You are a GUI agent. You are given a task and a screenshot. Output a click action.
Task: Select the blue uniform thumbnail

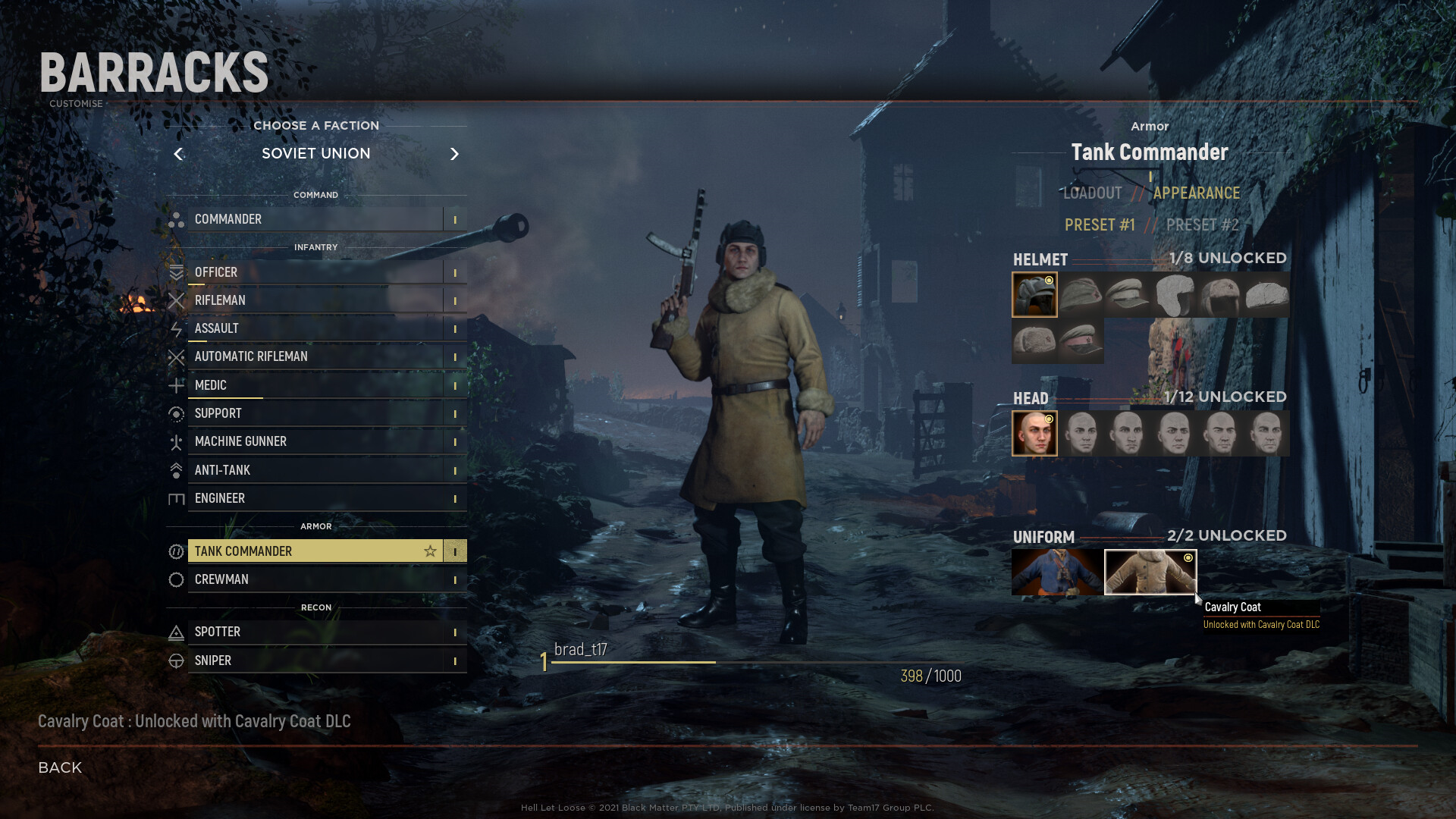pyautogui.click(x=1057, y=573)
